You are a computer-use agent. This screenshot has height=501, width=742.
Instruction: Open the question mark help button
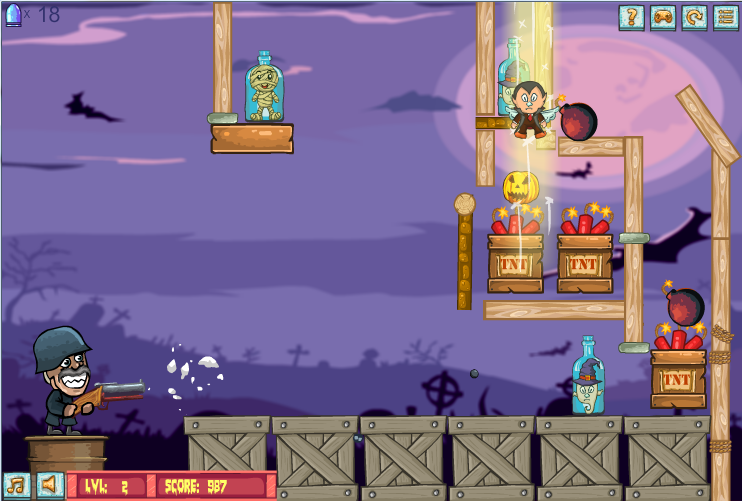pyautogui.click(x=631, y=17)
